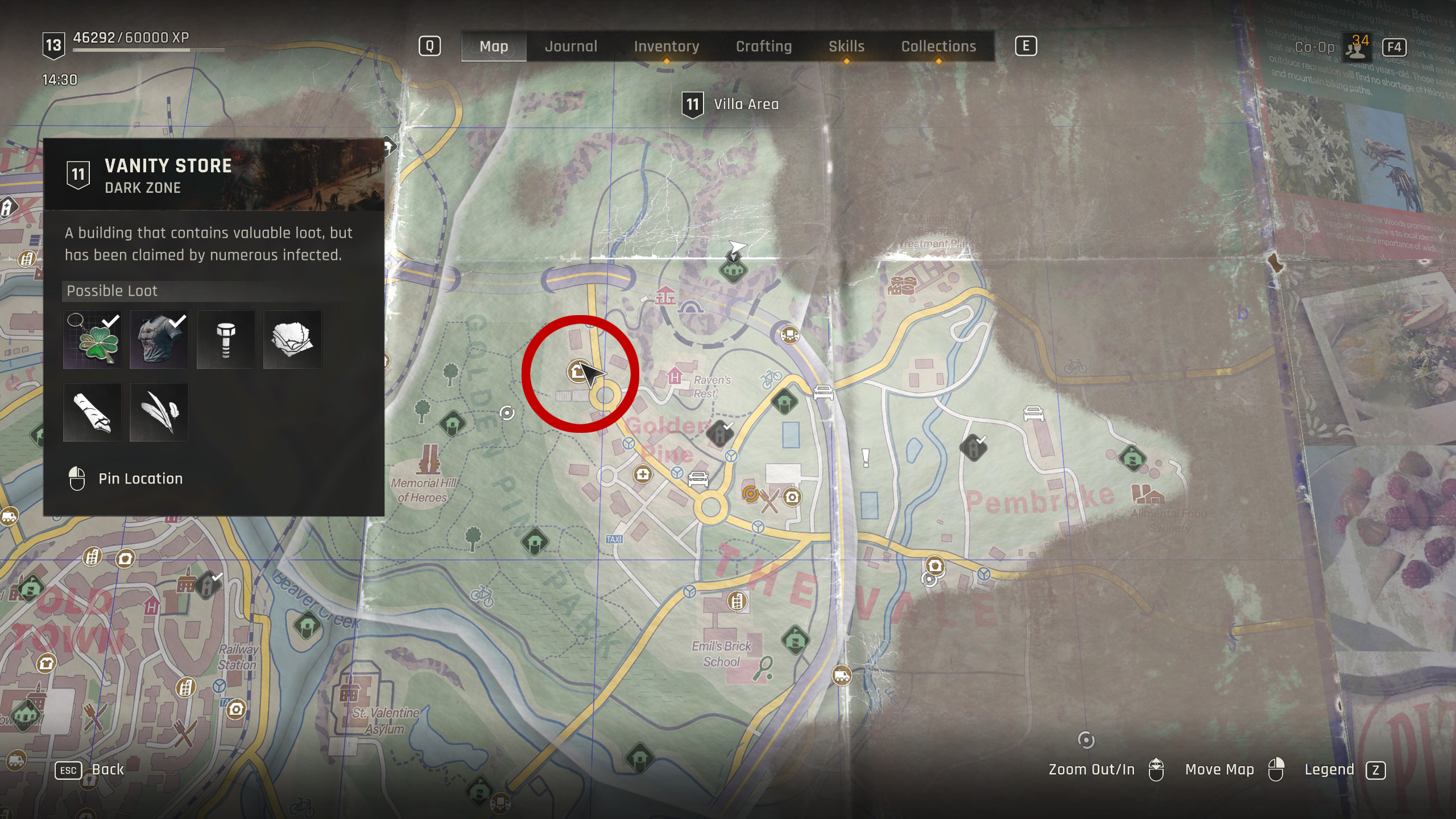The width and height of the screenshot is (1456, 819).
Task: Choose the bolt scrap loot icon
Action: coord(226,340)
